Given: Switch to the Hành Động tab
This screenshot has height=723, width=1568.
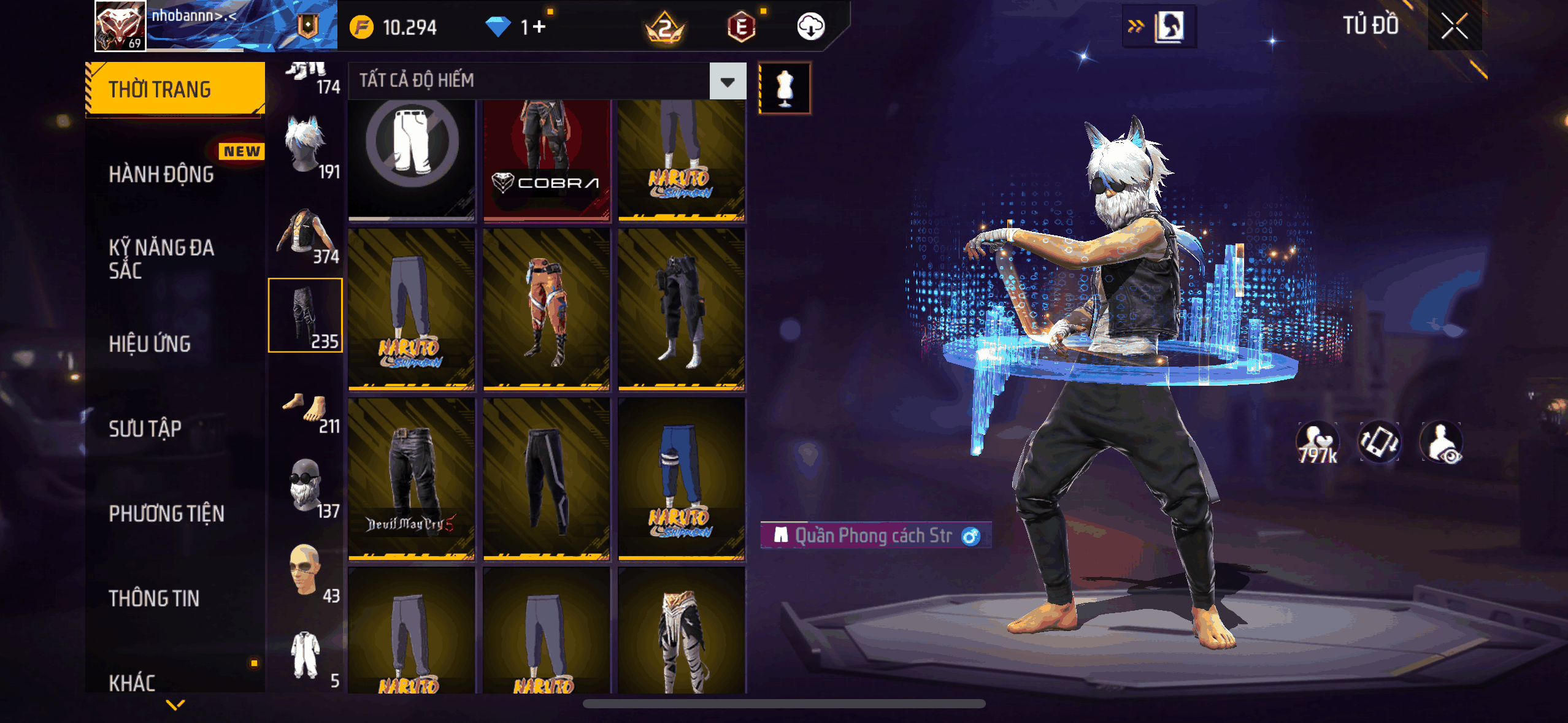Looking at the screenshot, I should click(161, 174).
